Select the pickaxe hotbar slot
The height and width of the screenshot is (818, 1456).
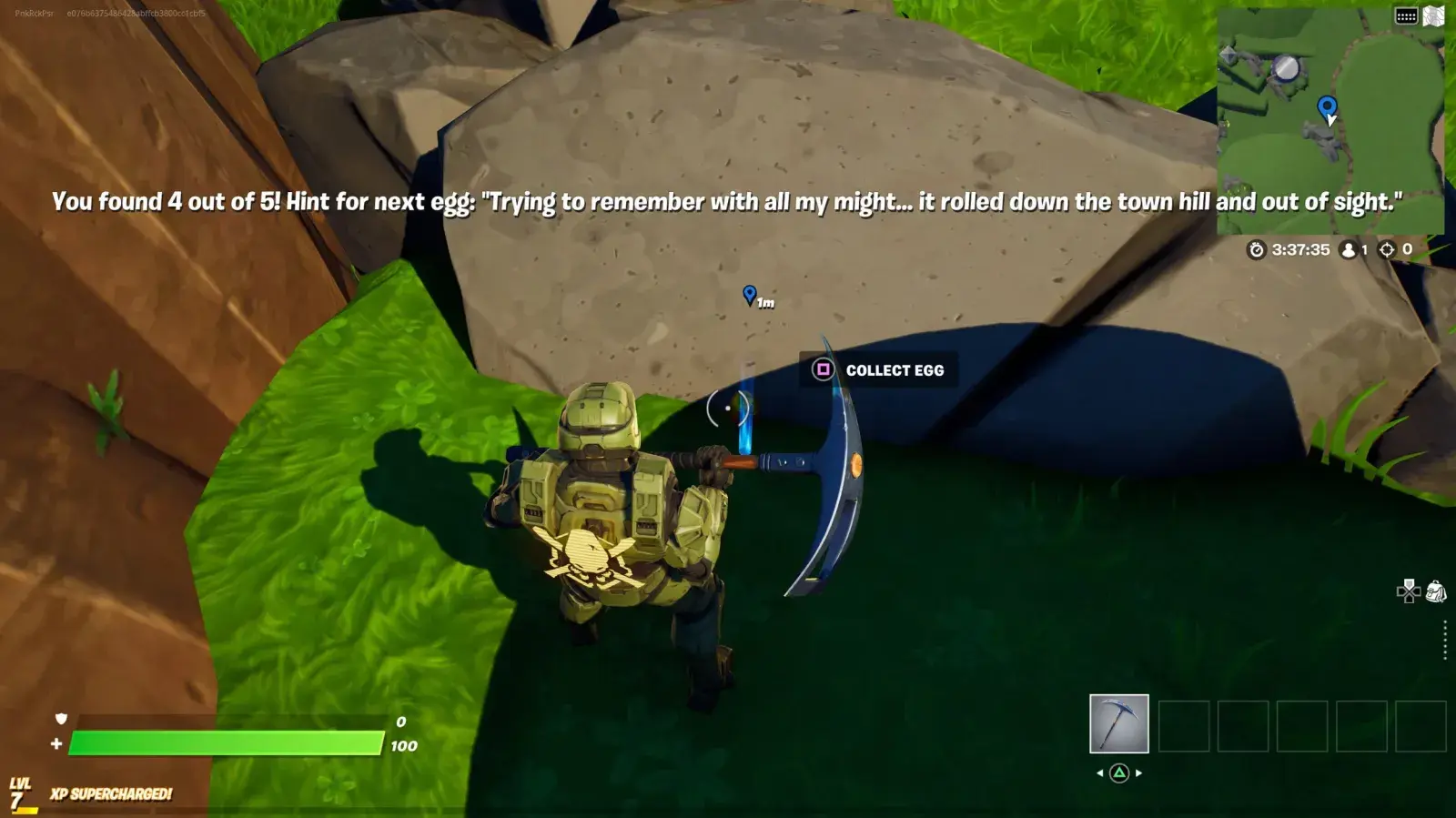click(x=1118, y=723)
